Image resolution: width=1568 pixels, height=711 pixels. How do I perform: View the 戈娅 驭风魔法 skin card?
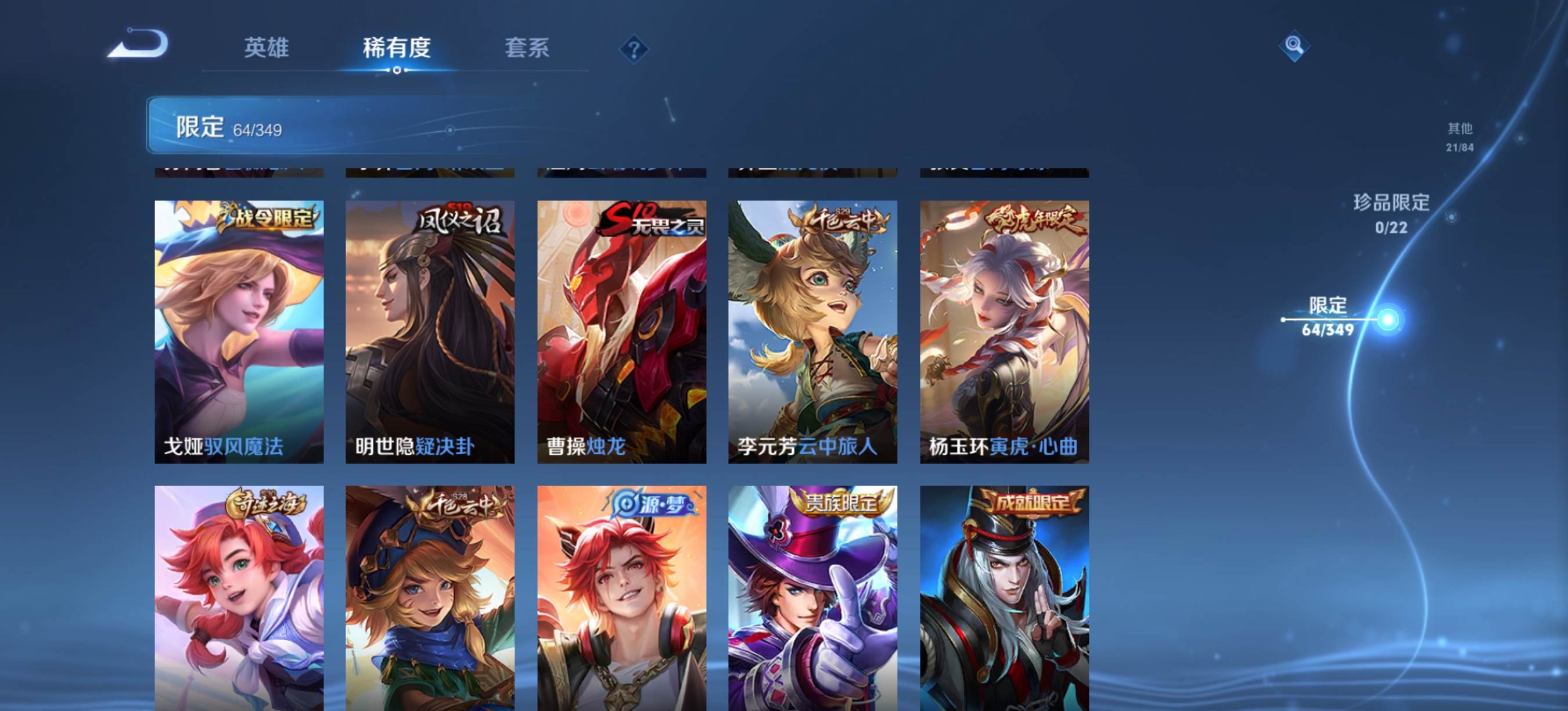(239, 332)
